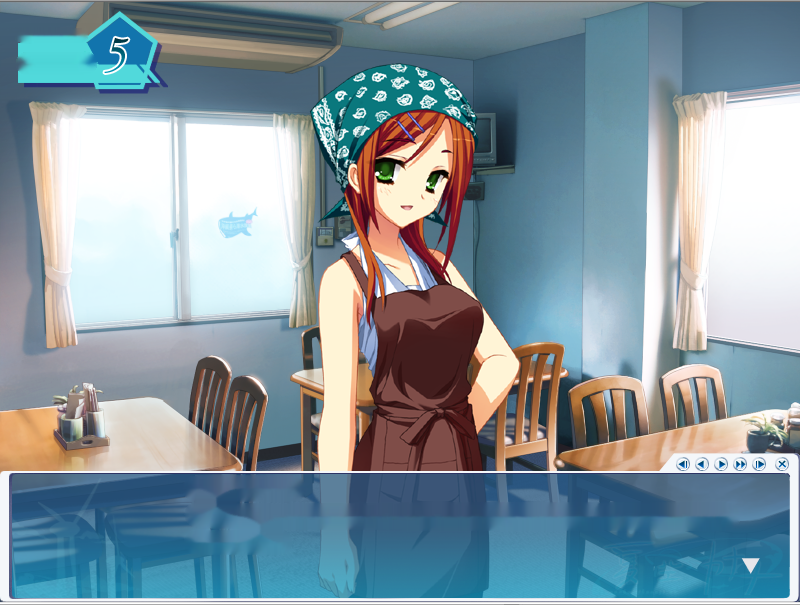Click the single left arrow back button

tap(702, 464)
